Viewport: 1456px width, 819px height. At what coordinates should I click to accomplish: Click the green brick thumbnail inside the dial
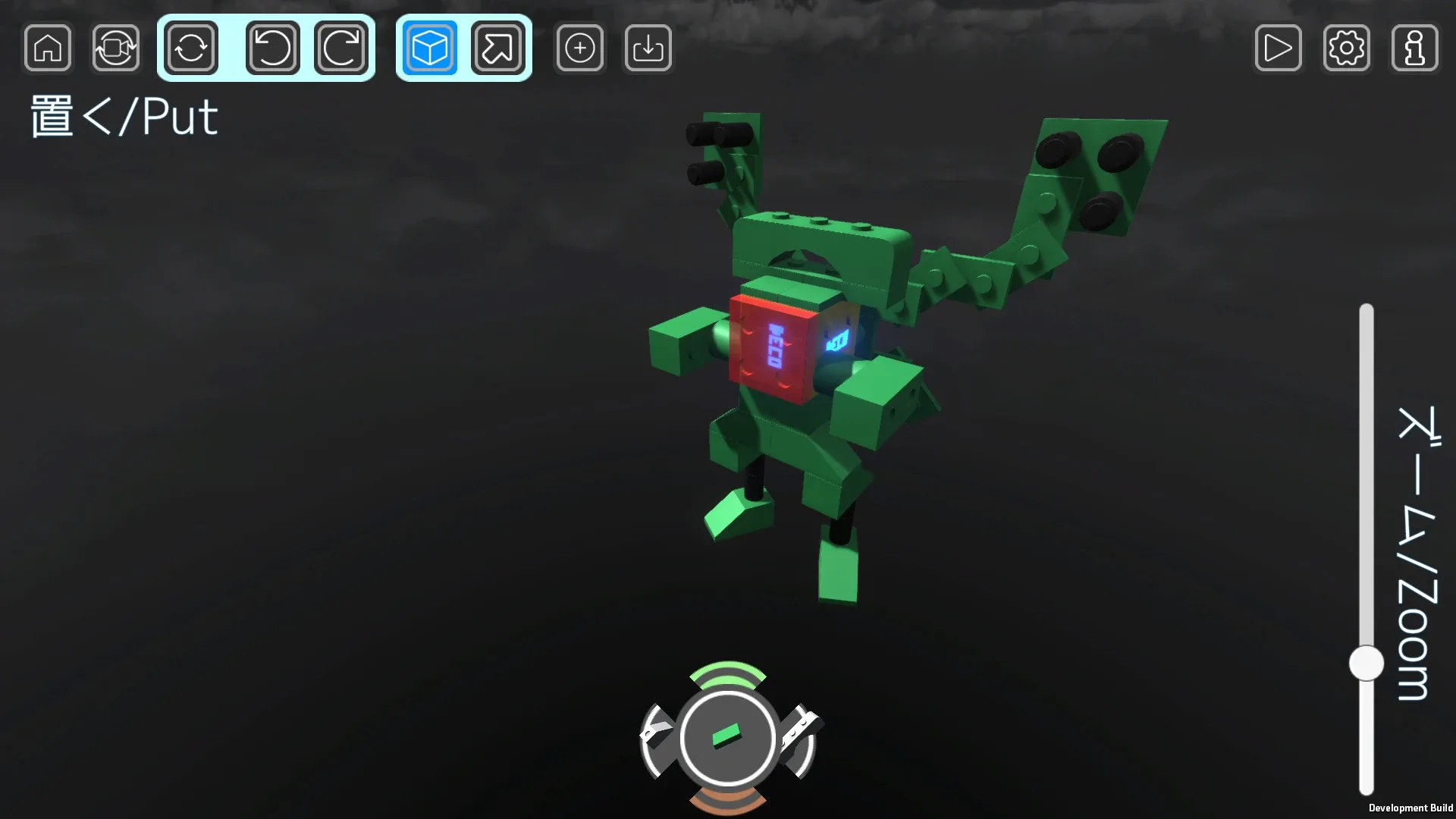728,734
